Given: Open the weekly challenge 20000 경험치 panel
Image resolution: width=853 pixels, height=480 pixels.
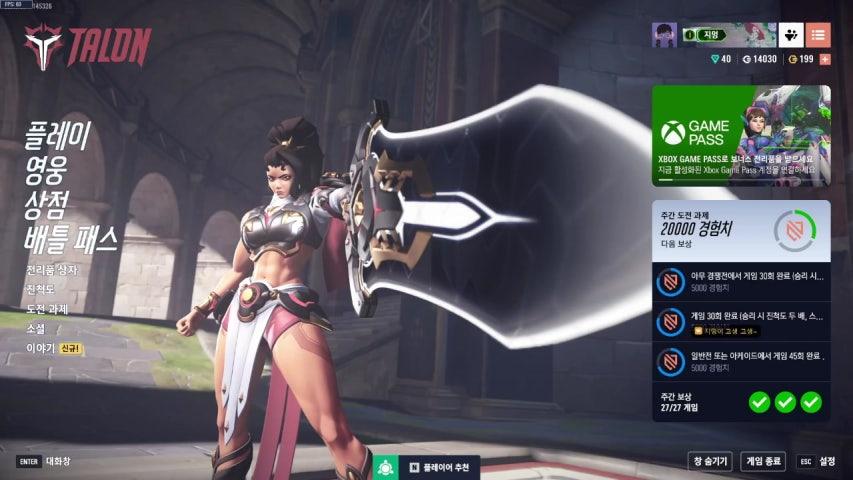Looking at the screenshot, I should click(741, 228).
